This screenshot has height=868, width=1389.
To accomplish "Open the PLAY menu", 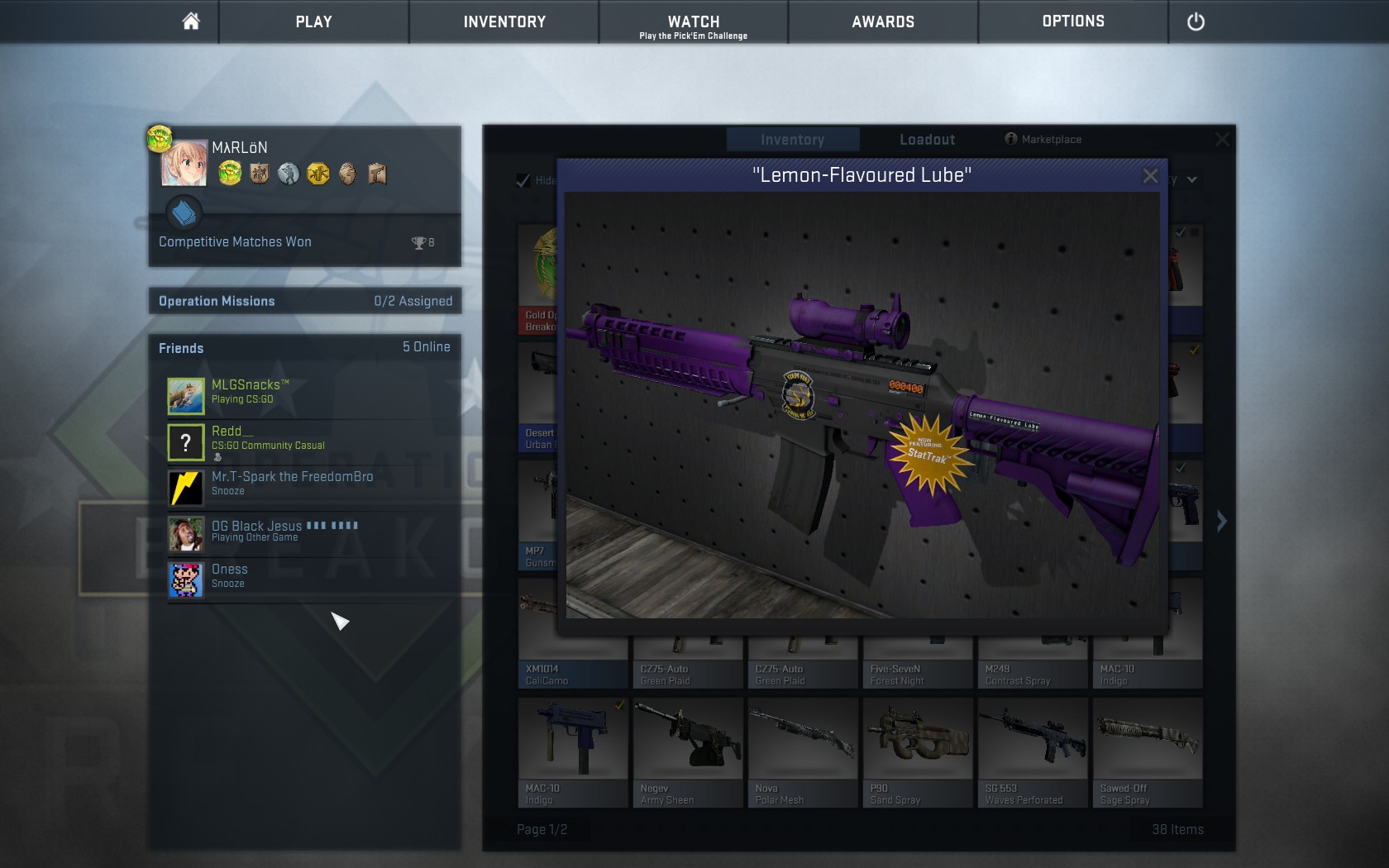I will 313,21.
